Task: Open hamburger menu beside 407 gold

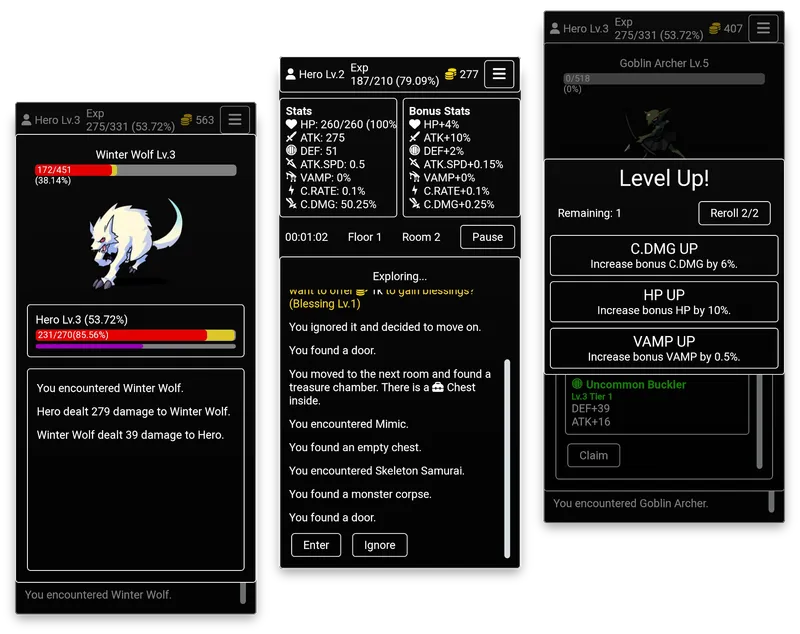Action: tap(763, 29)
